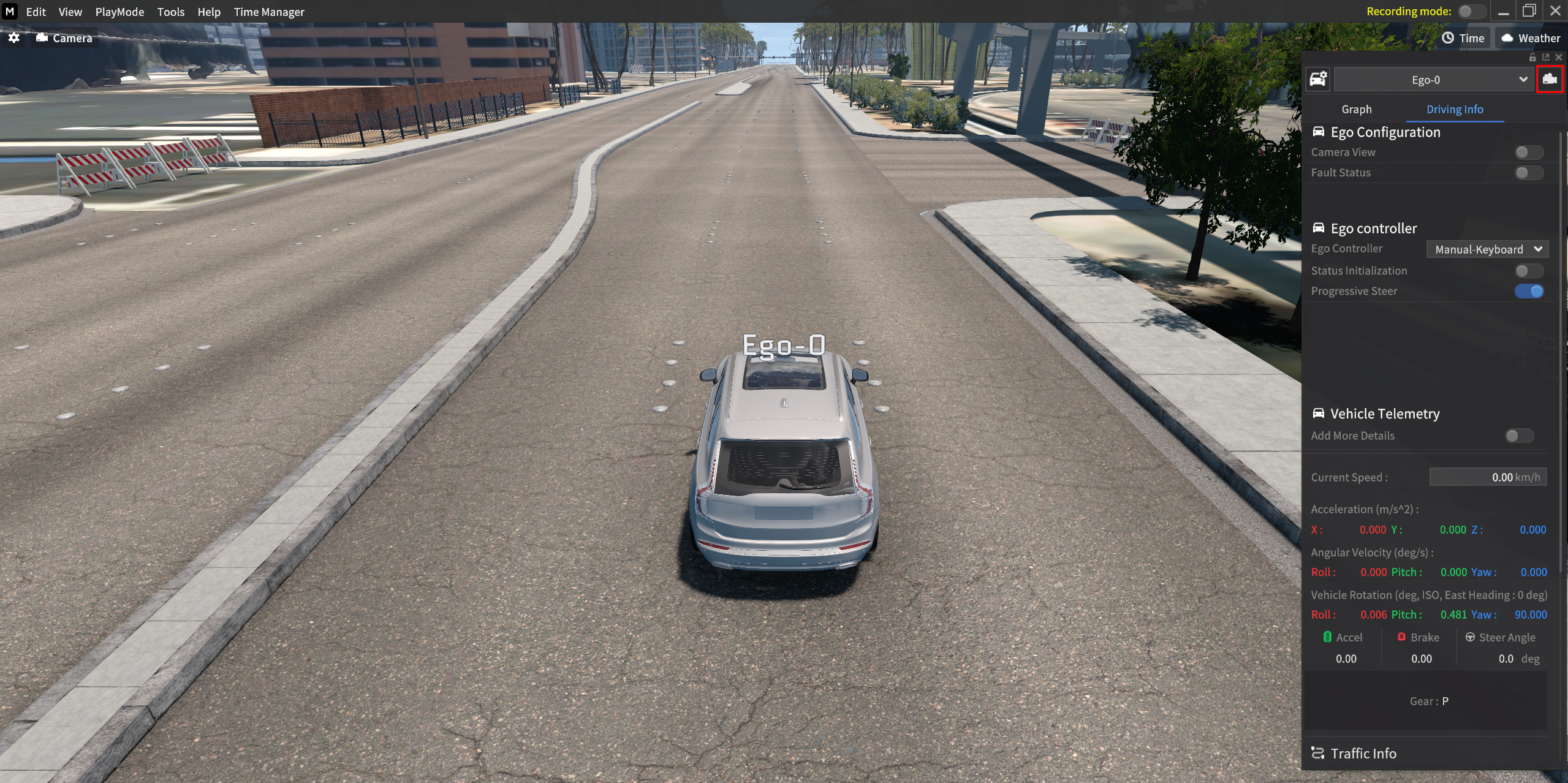Open the PlayMode menu

pos(119,12)
